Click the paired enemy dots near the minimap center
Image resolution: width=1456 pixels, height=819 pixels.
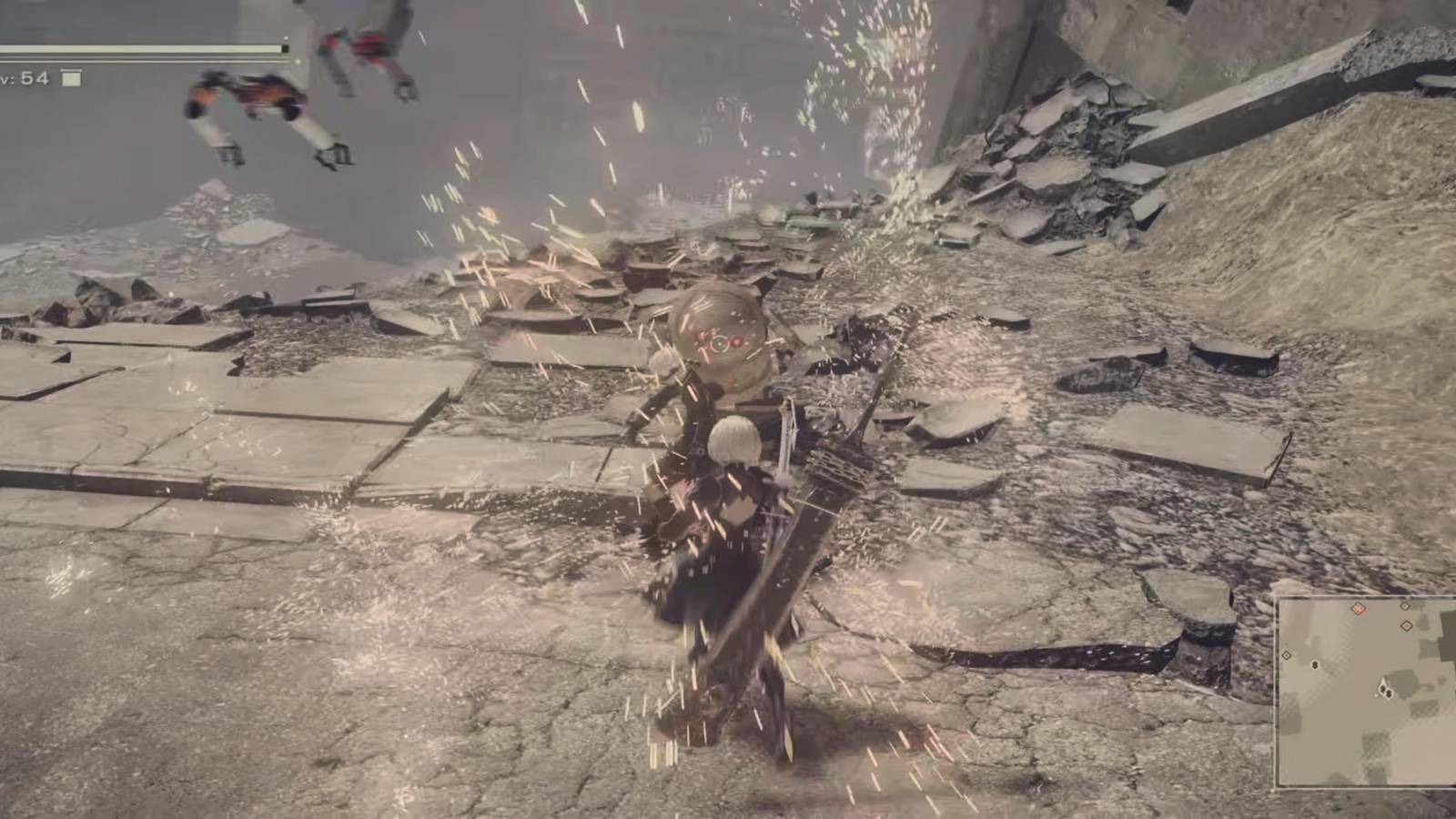pos(1387,691)
